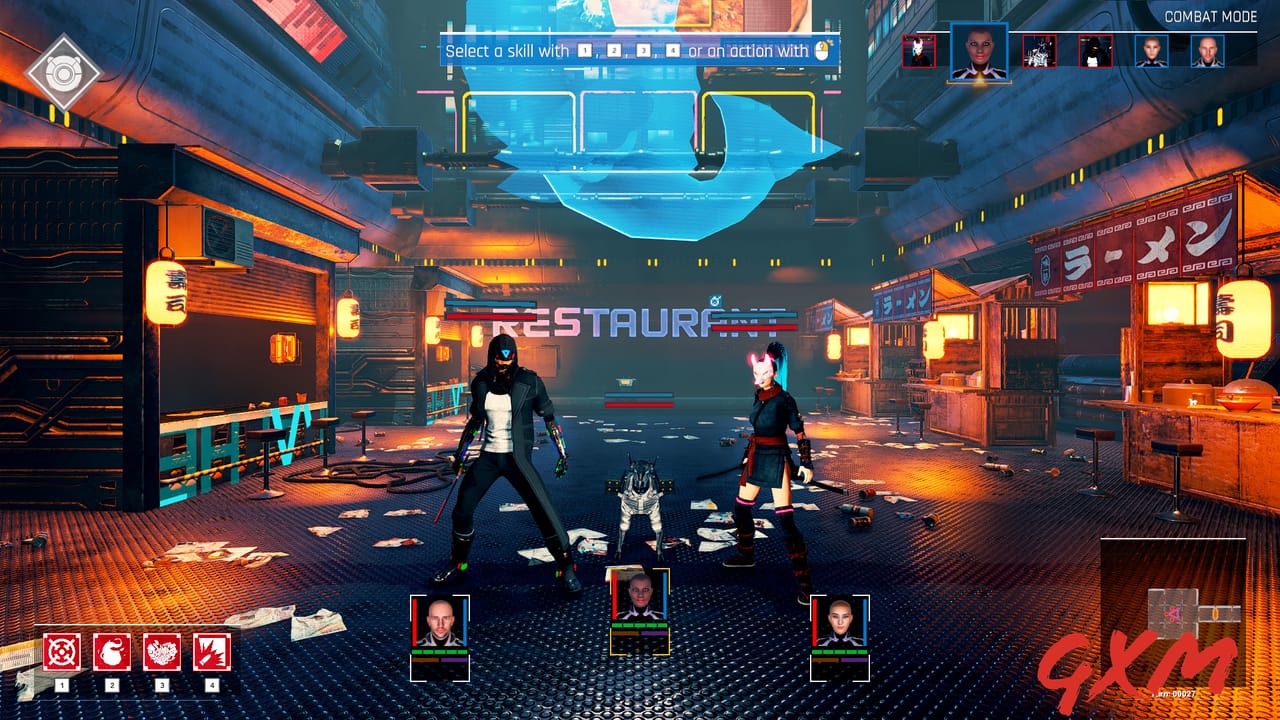The image size is (1280, 720).
Task: Click the number 1 hotkey label below the first skill
Action: [60, 686]
